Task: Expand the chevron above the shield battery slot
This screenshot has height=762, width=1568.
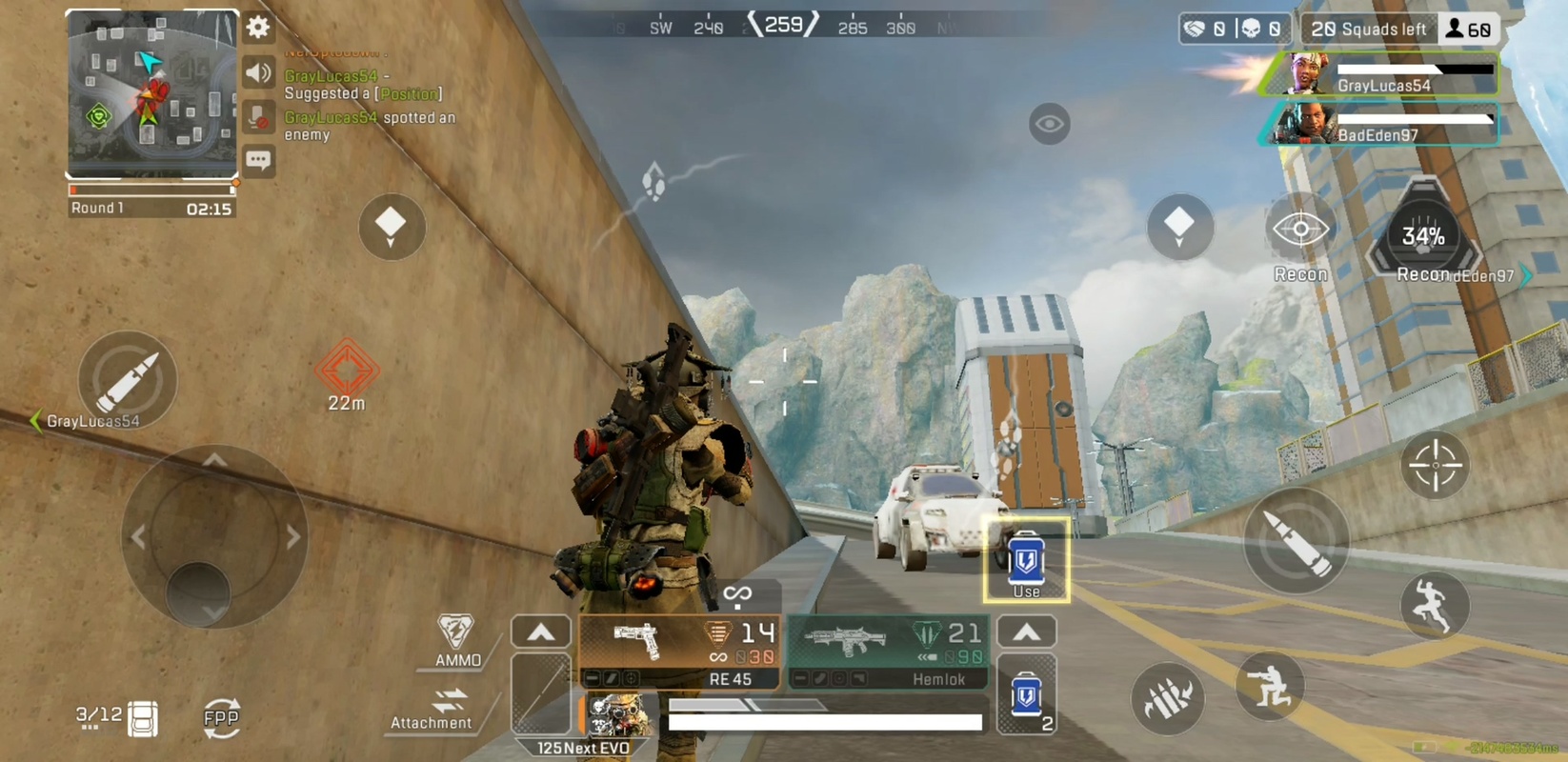Action: [x=1026, y=631]
